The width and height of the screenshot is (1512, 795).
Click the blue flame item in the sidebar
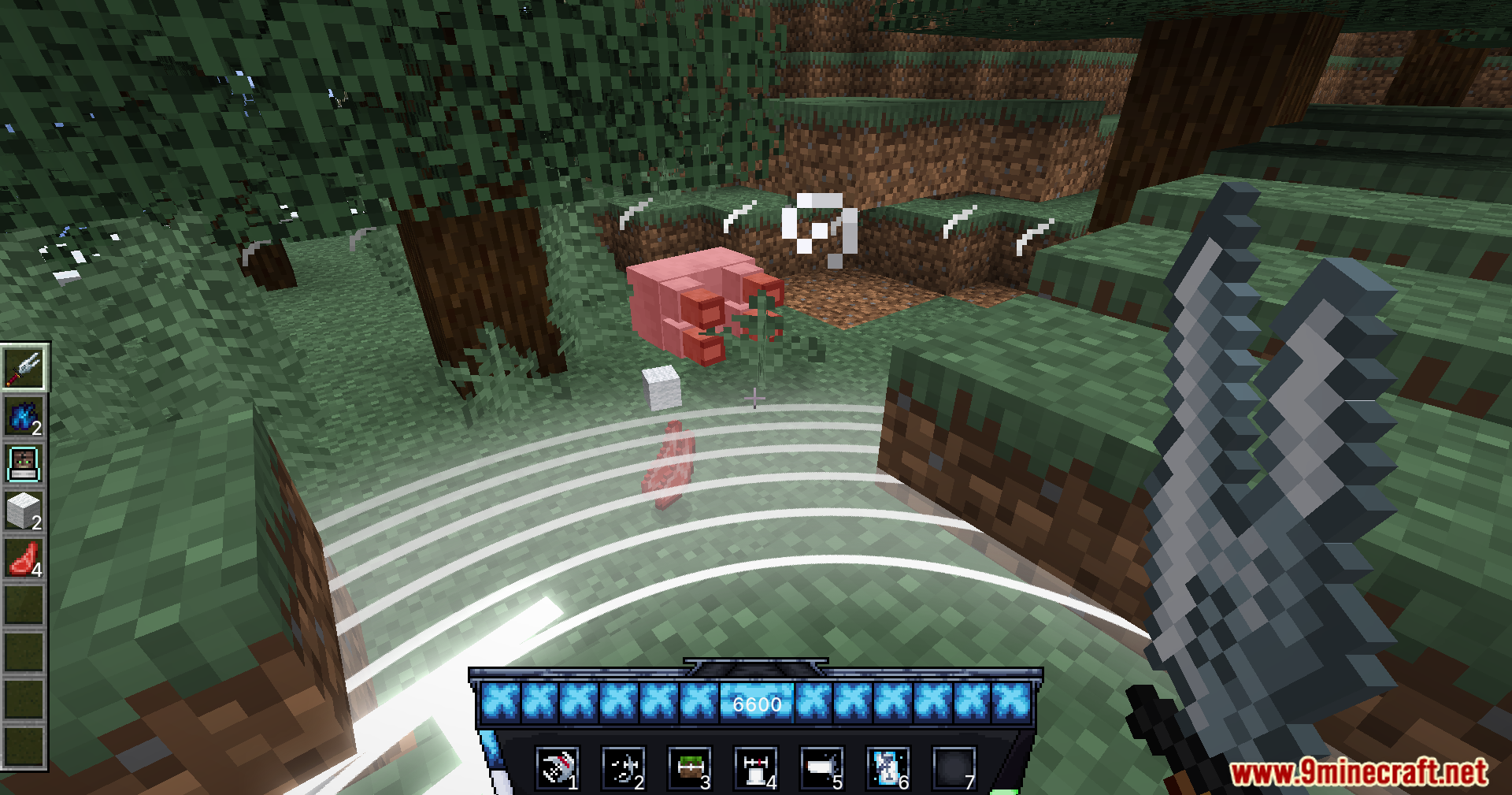pos(25,415)
